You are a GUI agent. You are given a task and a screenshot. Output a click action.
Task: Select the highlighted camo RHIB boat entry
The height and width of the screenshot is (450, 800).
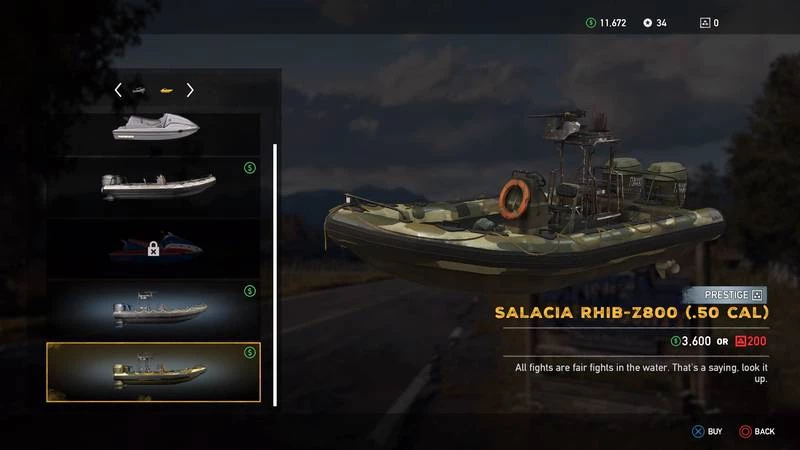point(153,372)
